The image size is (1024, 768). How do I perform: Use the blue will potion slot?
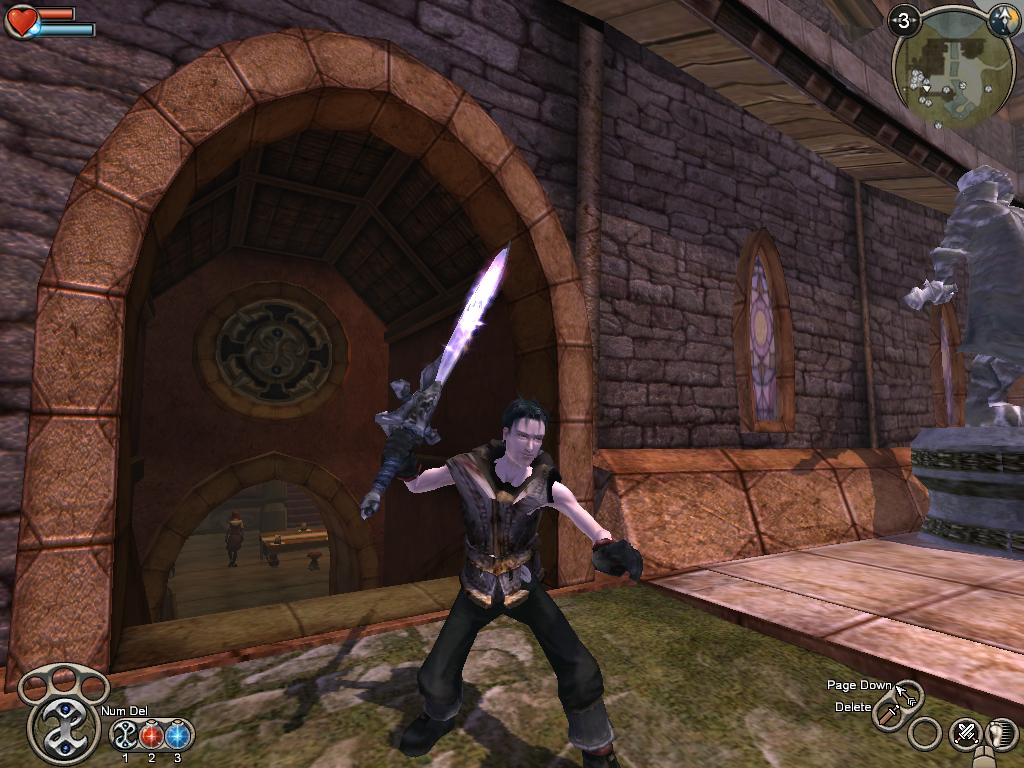pos(178,735)
